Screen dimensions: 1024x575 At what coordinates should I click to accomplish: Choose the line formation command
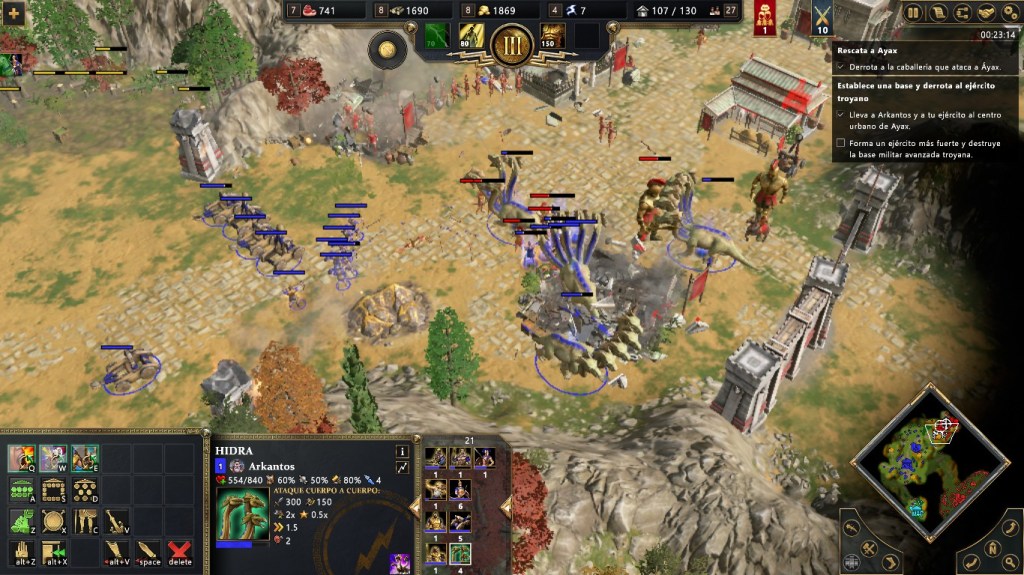click(21, 490)
